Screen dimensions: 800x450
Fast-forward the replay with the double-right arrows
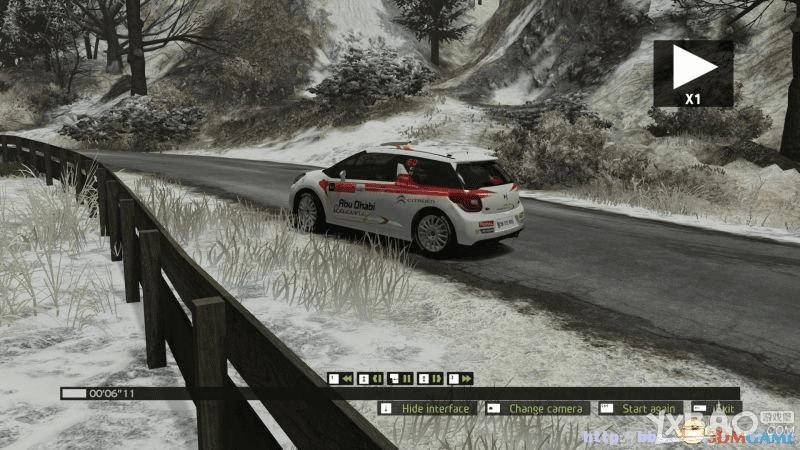tap(461, 379)
